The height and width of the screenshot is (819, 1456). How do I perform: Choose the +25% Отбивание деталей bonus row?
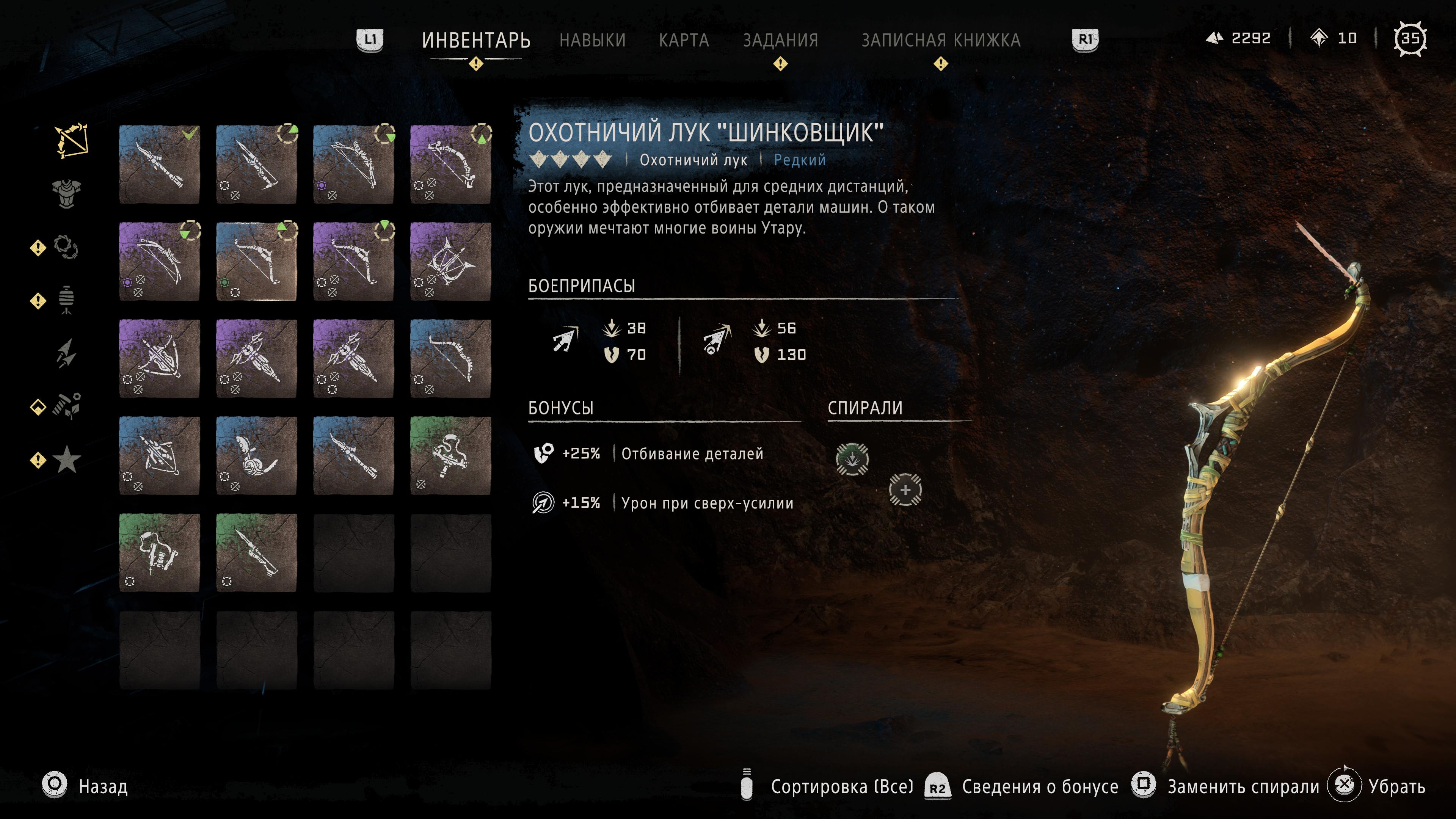[650, 453]
